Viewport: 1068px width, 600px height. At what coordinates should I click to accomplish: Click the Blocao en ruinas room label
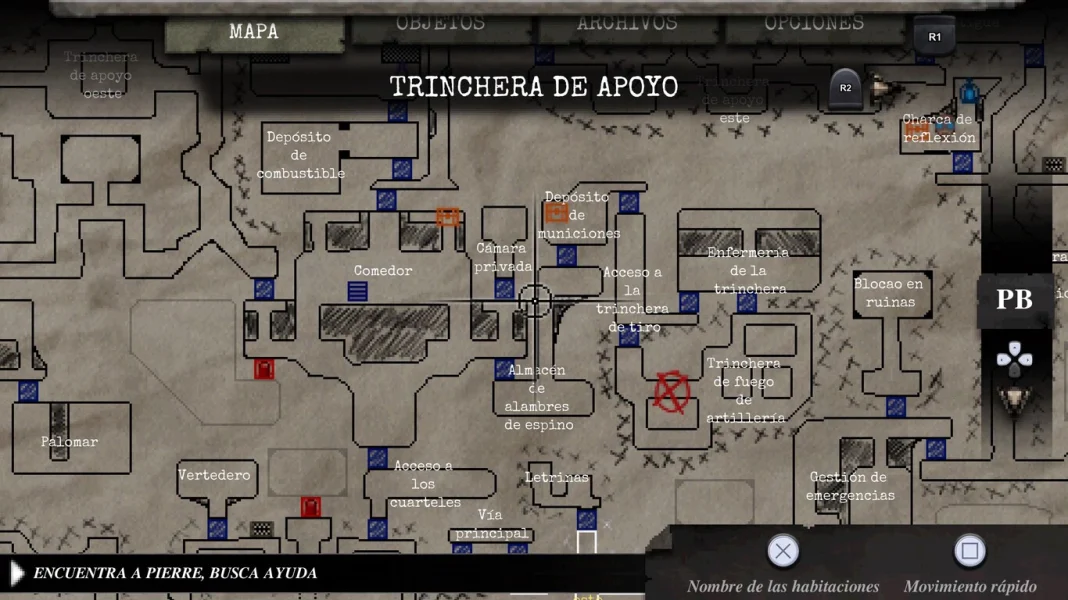tap(889, 293)
